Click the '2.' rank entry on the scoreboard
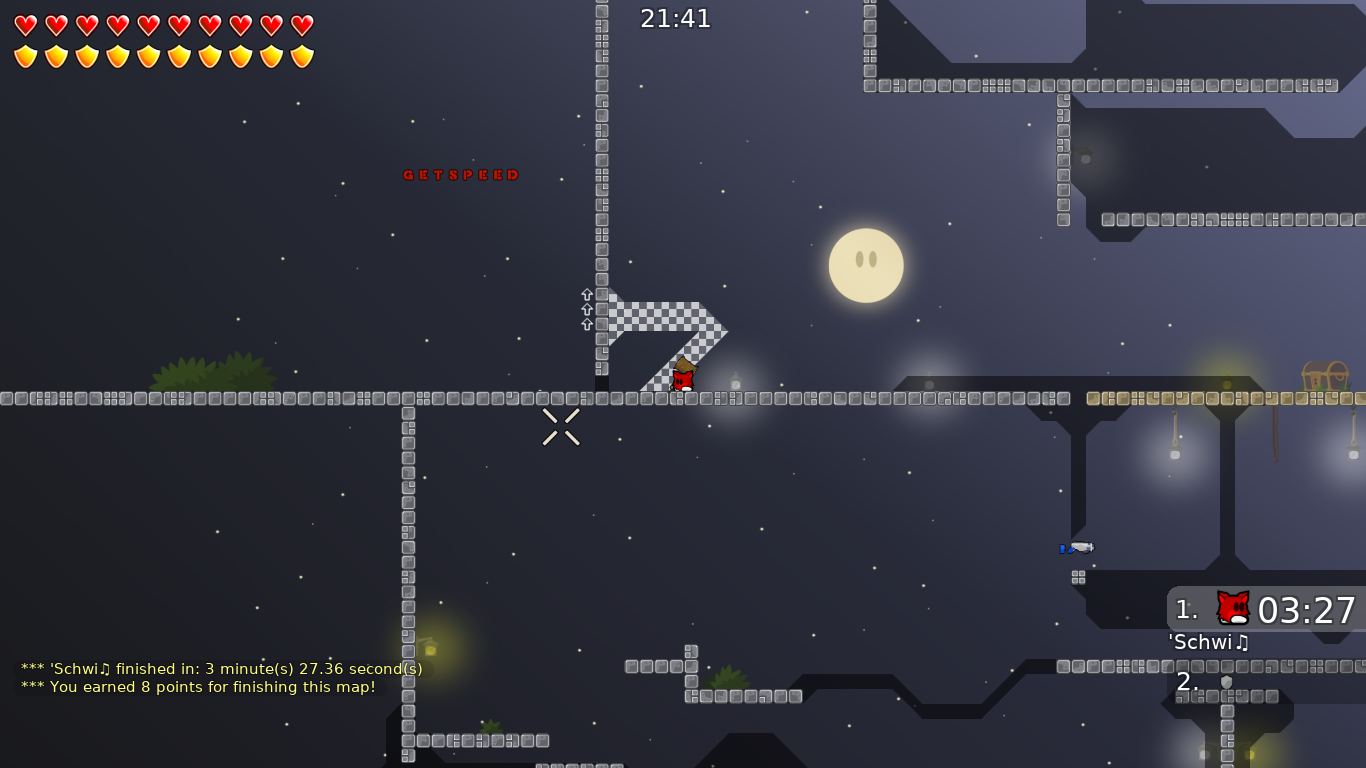The height and width of the screenshot is (768, 1366). [x=1186, y=683]
